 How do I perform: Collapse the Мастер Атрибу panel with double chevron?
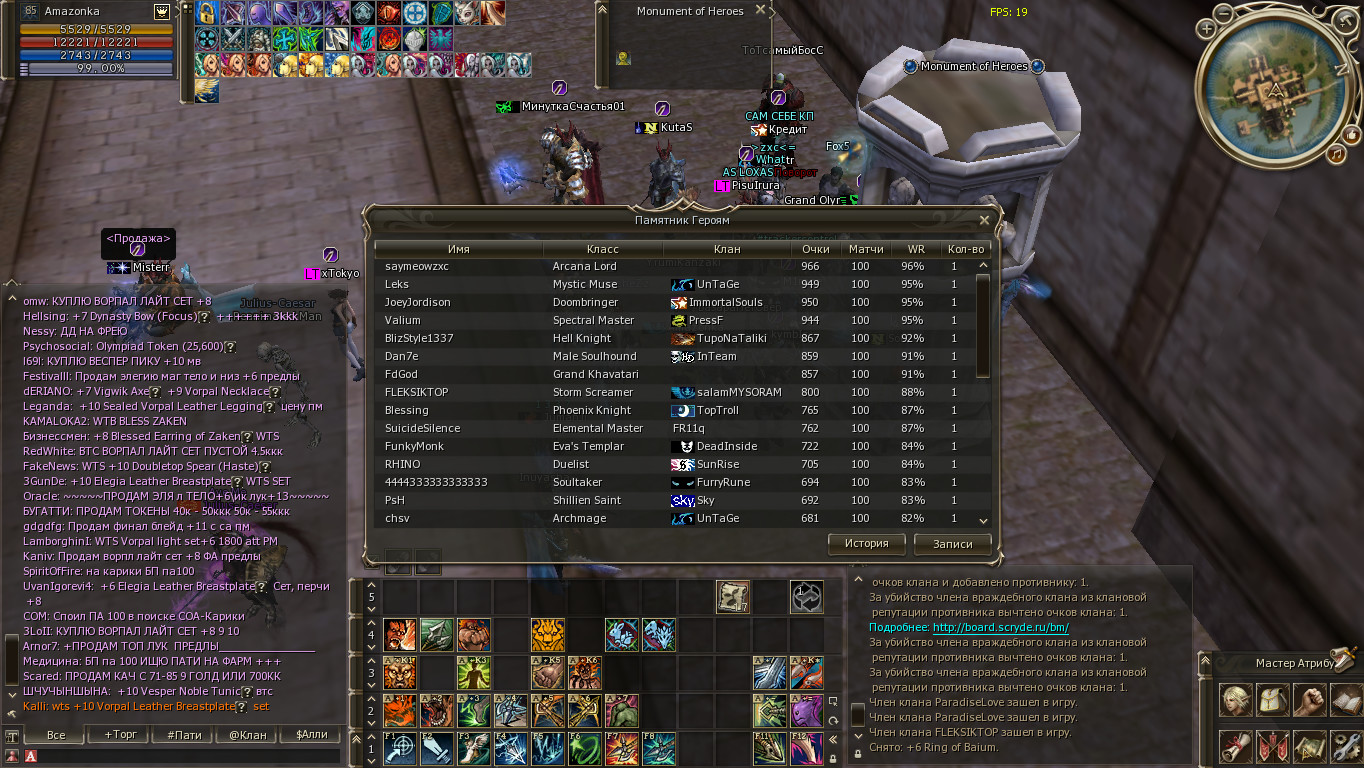click(x=1205, y=661)
